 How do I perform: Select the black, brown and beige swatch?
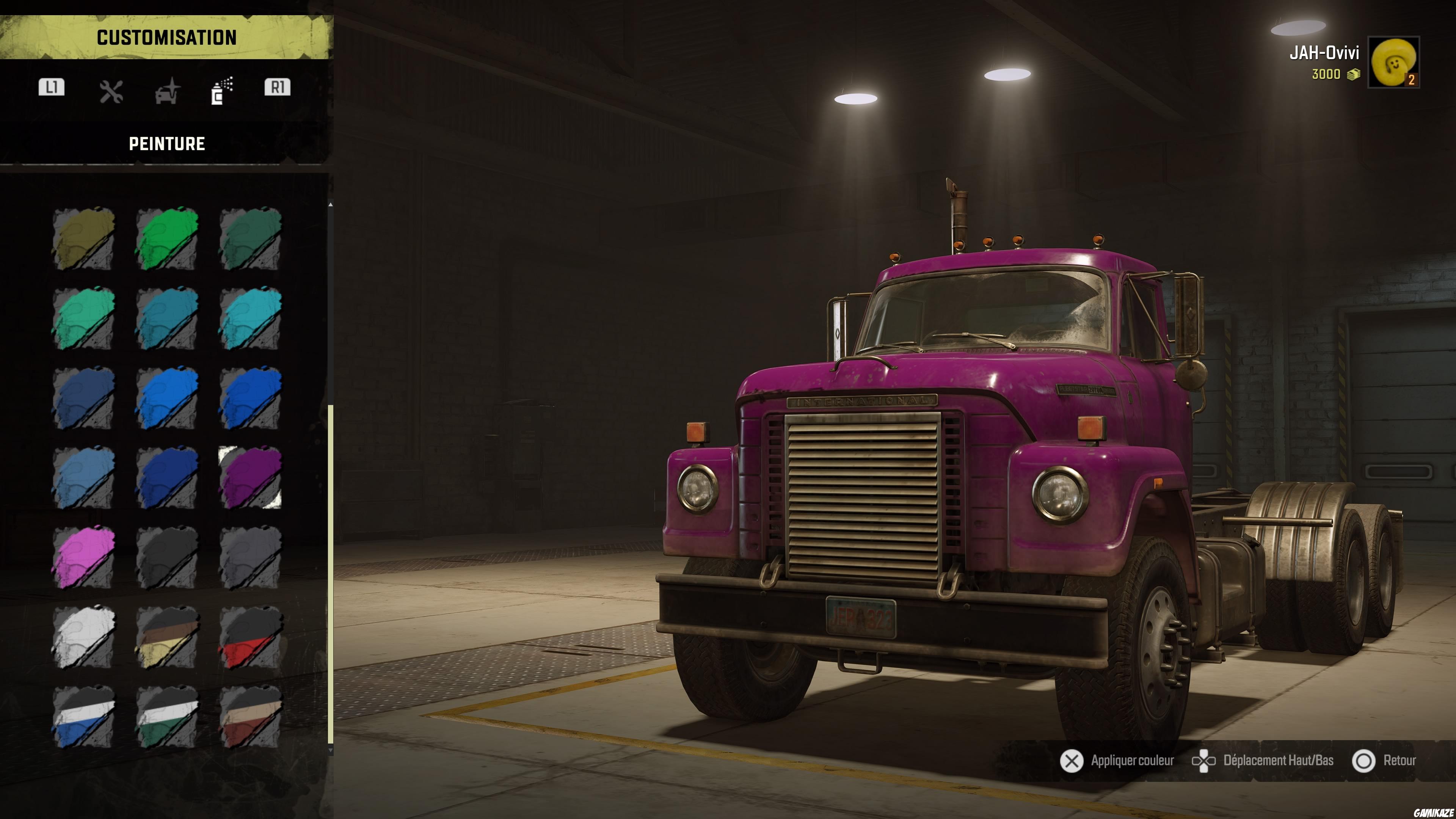coord(167,637)
